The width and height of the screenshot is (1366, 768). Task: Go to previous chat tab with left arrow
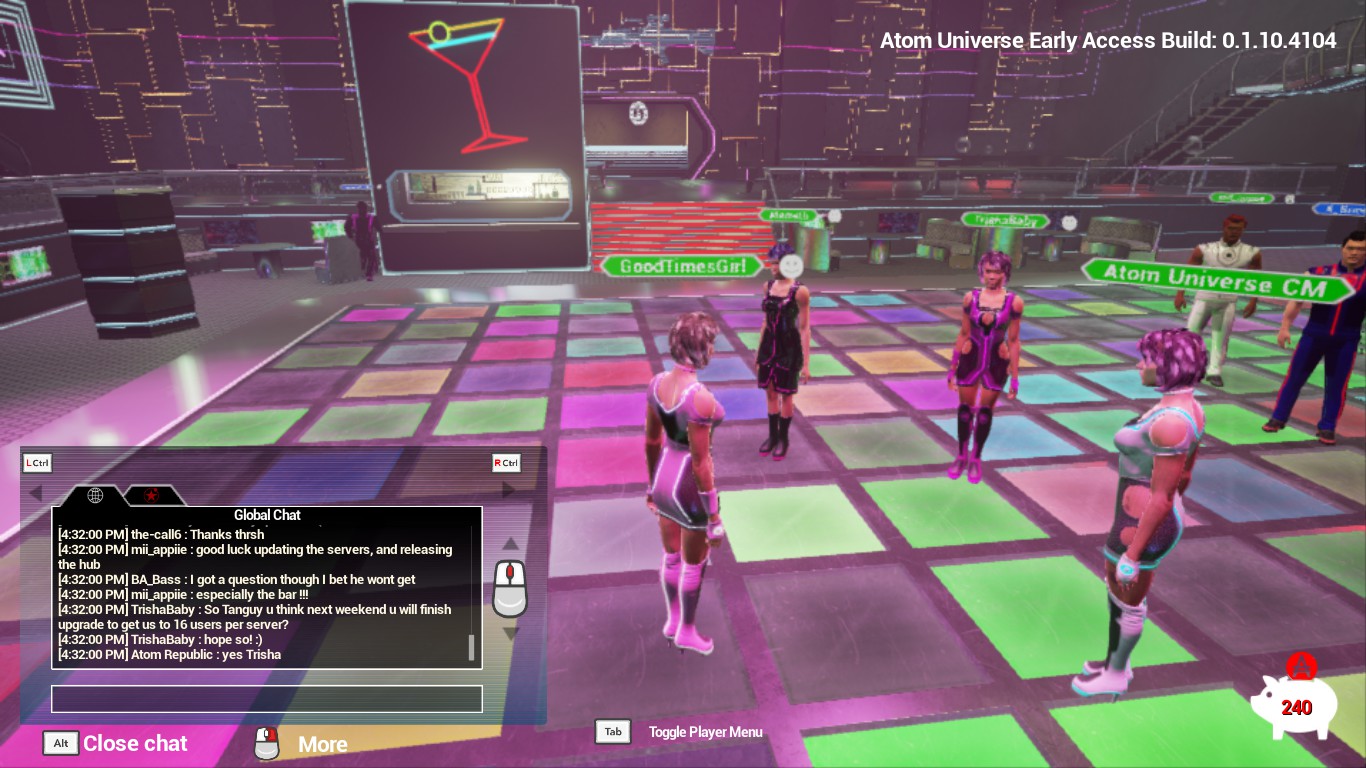[x=36, y=493]
